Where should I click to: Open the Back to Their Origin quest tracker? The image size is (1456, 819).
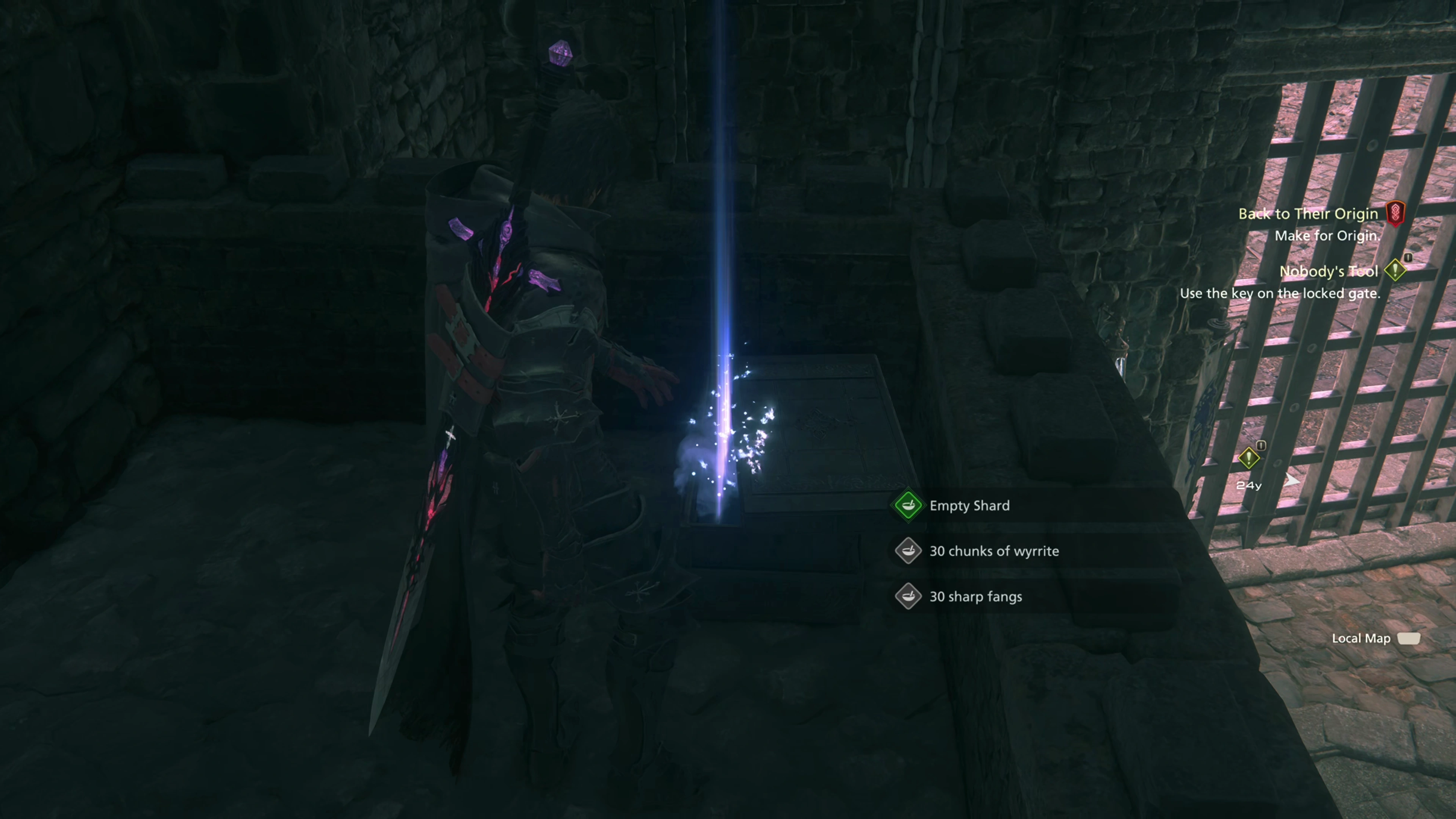pyautogui.click(x=1308, y=213)
